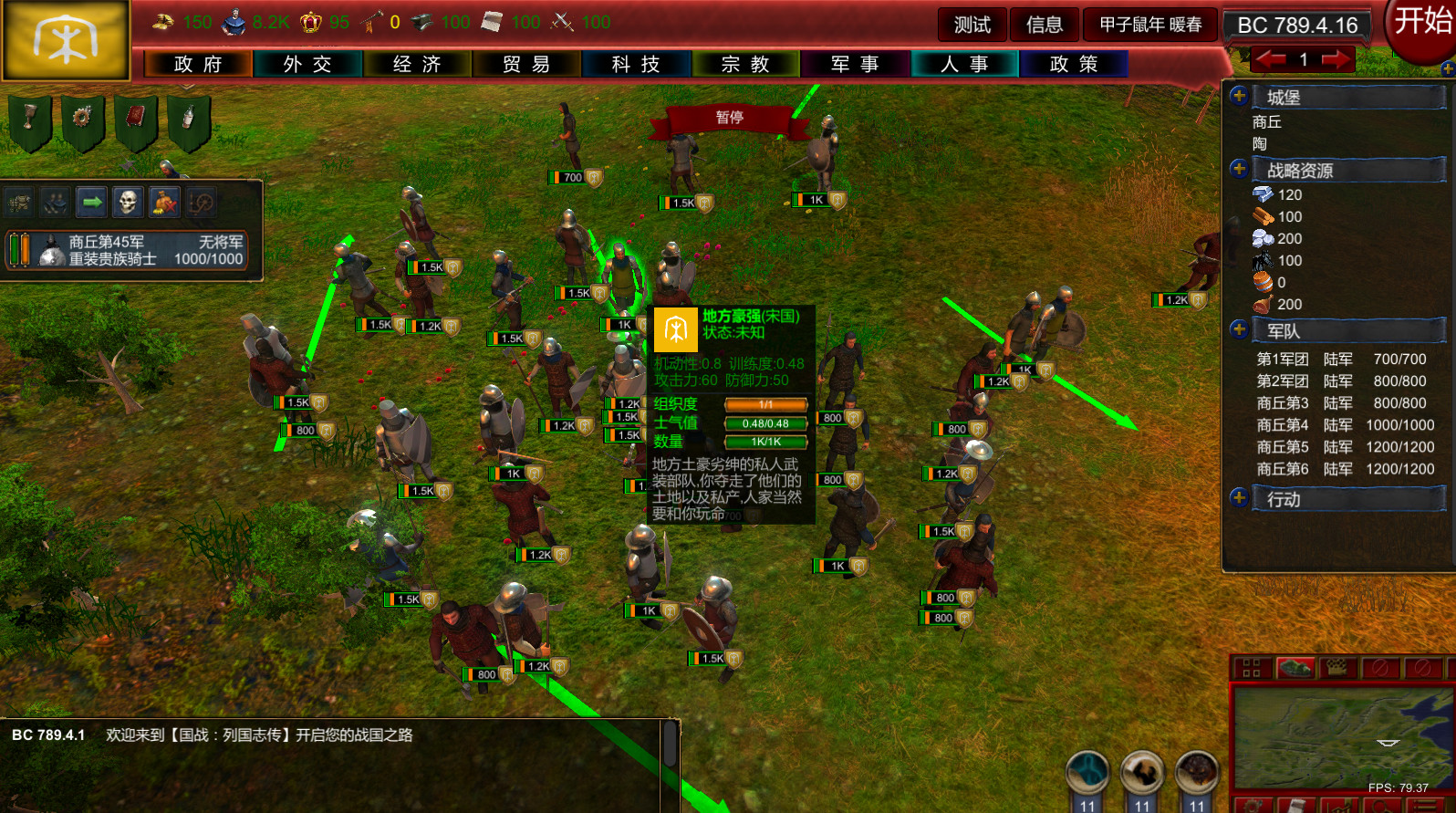Click the green arrow movement order icon
The height and width of the screenshot is (813, 1456).
click(91, 202)
